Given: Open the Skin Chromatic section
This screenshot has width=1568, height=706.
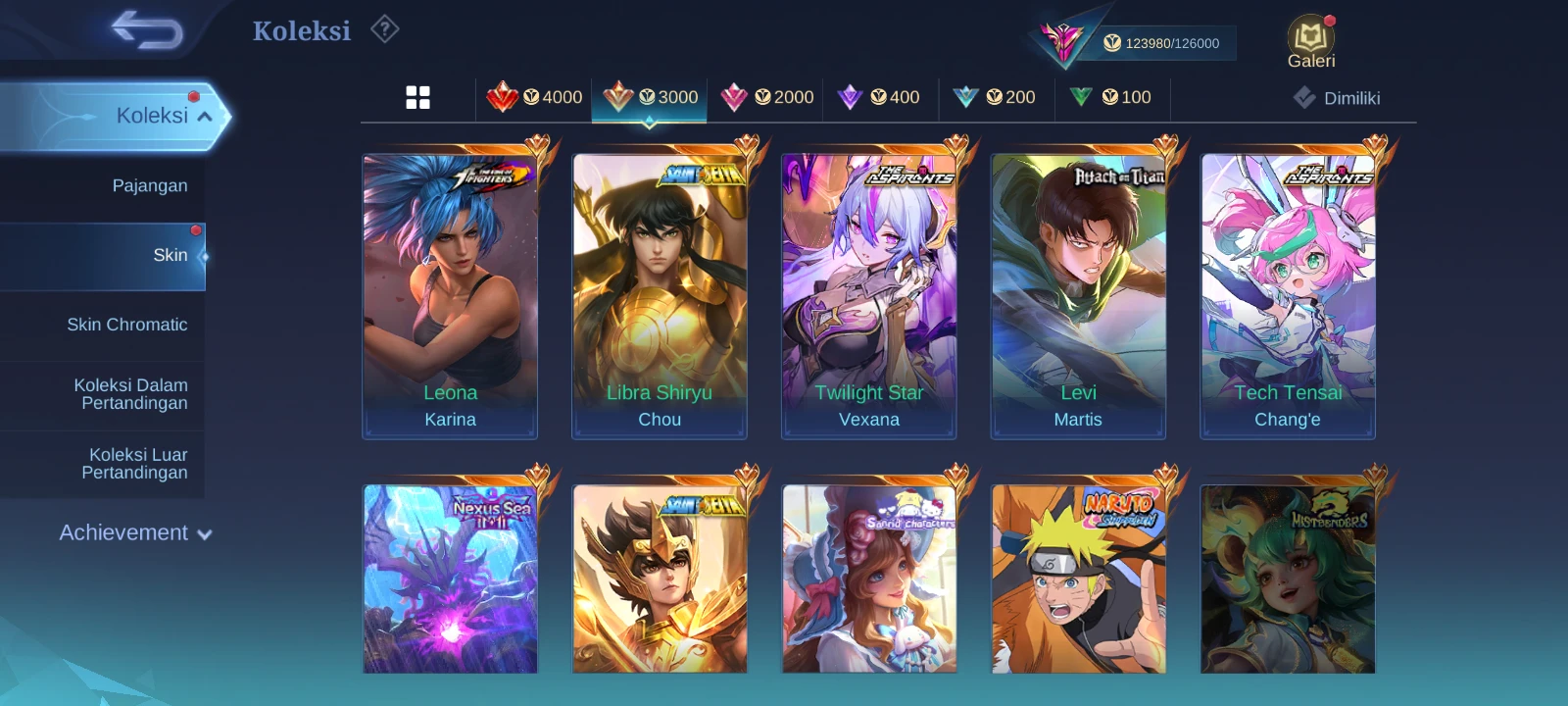Looking at the screenshot, I should click(126, 325).
